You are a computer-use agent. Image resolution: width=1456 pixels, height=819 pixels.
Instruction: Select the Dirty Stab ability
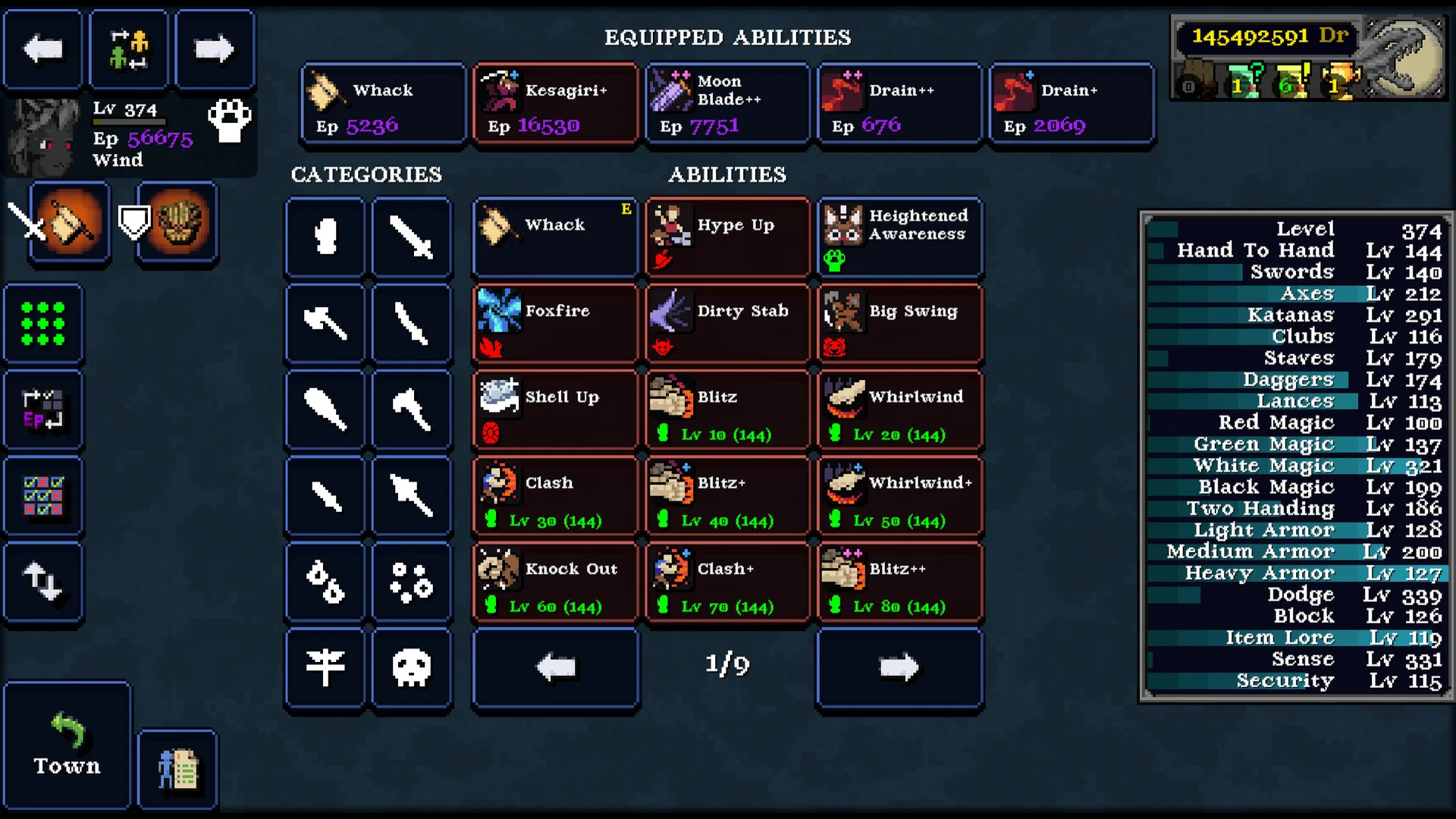(x=727, y=324)
